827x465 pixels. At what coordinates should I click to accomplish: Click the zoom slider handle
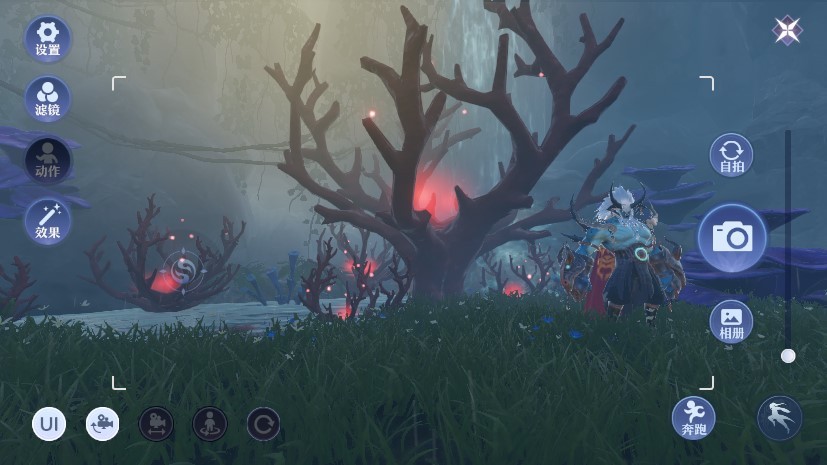pos(788,355)
